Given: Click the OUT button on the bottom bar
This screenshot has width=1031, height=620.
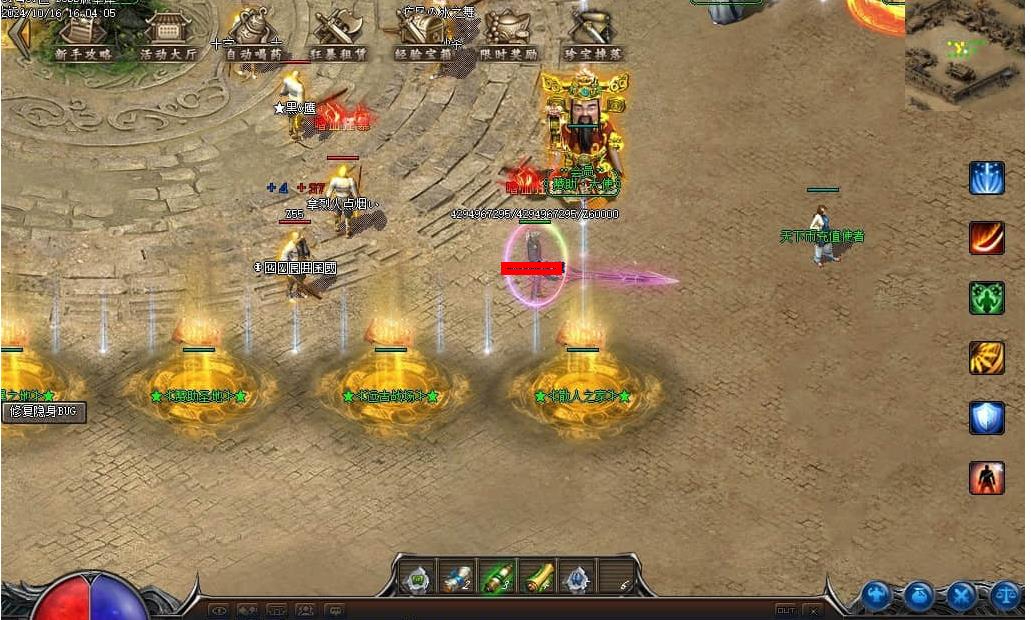Looking at the screenshot, I should [786, 610].
